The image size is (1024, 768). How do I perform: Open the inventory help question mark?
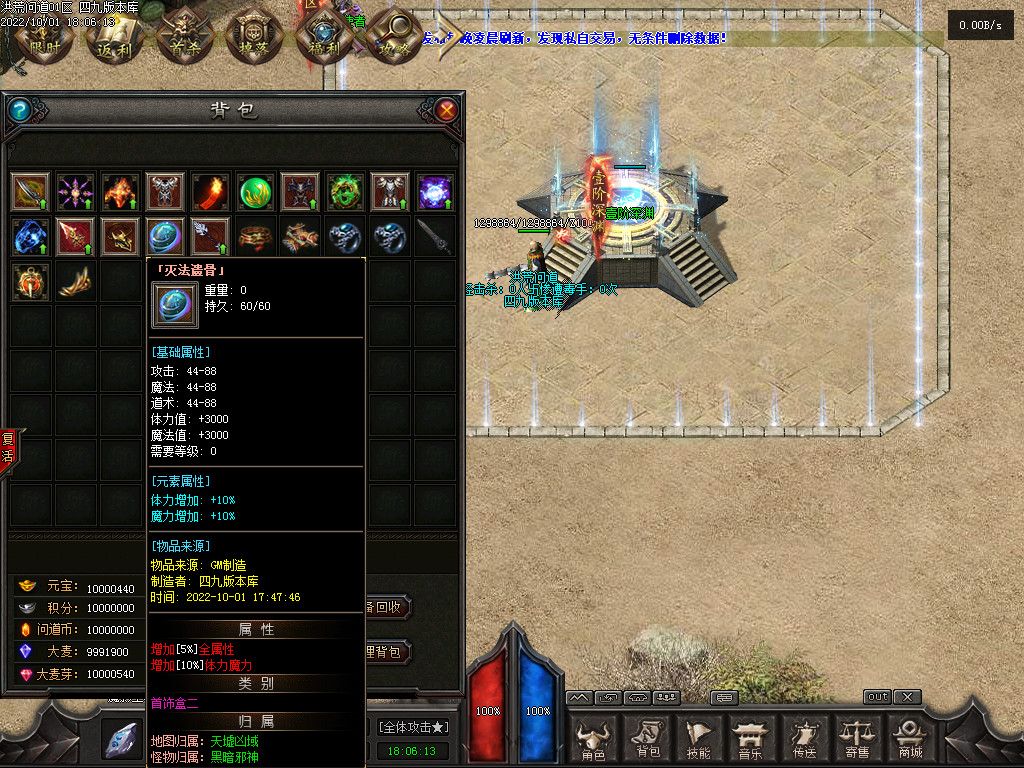point(19,110)
